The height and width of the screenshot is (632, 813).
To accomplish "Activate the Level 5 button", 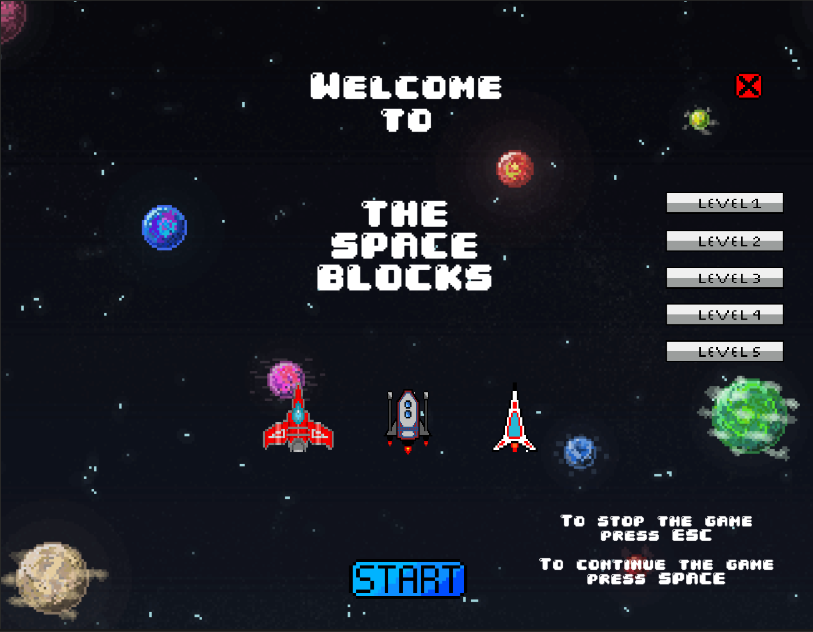I will (x=724, y=352).
